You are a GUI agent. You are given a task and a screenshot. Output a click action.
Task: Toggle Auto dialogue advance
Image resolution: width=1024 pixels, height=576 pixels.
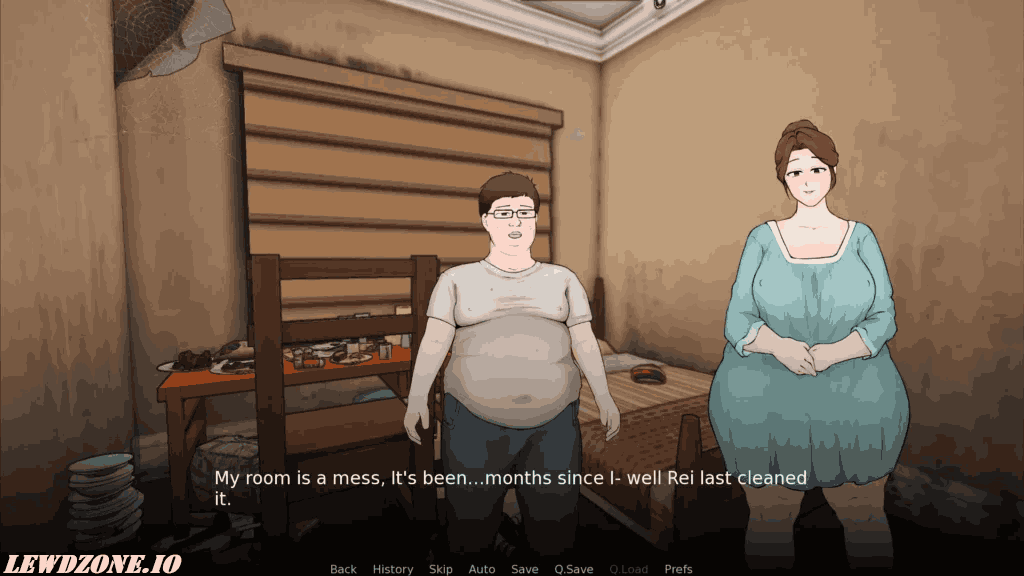click(x=482, y=569)
